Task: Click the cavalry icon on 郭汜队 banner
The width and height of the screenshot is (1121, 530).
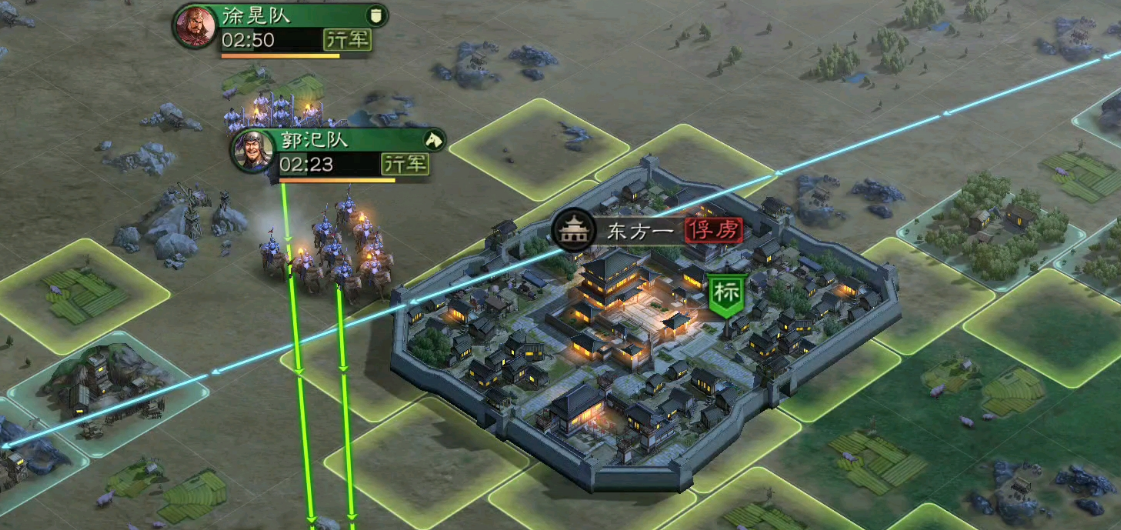Action: pyautogui.click(x=433, y=139)
